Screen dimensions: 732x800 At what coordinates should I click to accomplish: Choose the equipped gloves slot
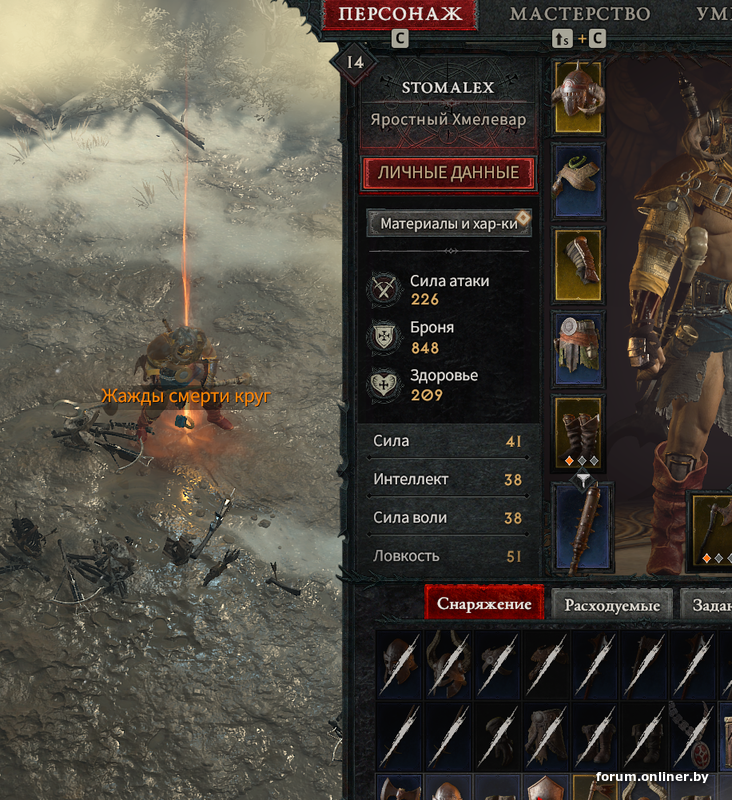tap(578, 265)
